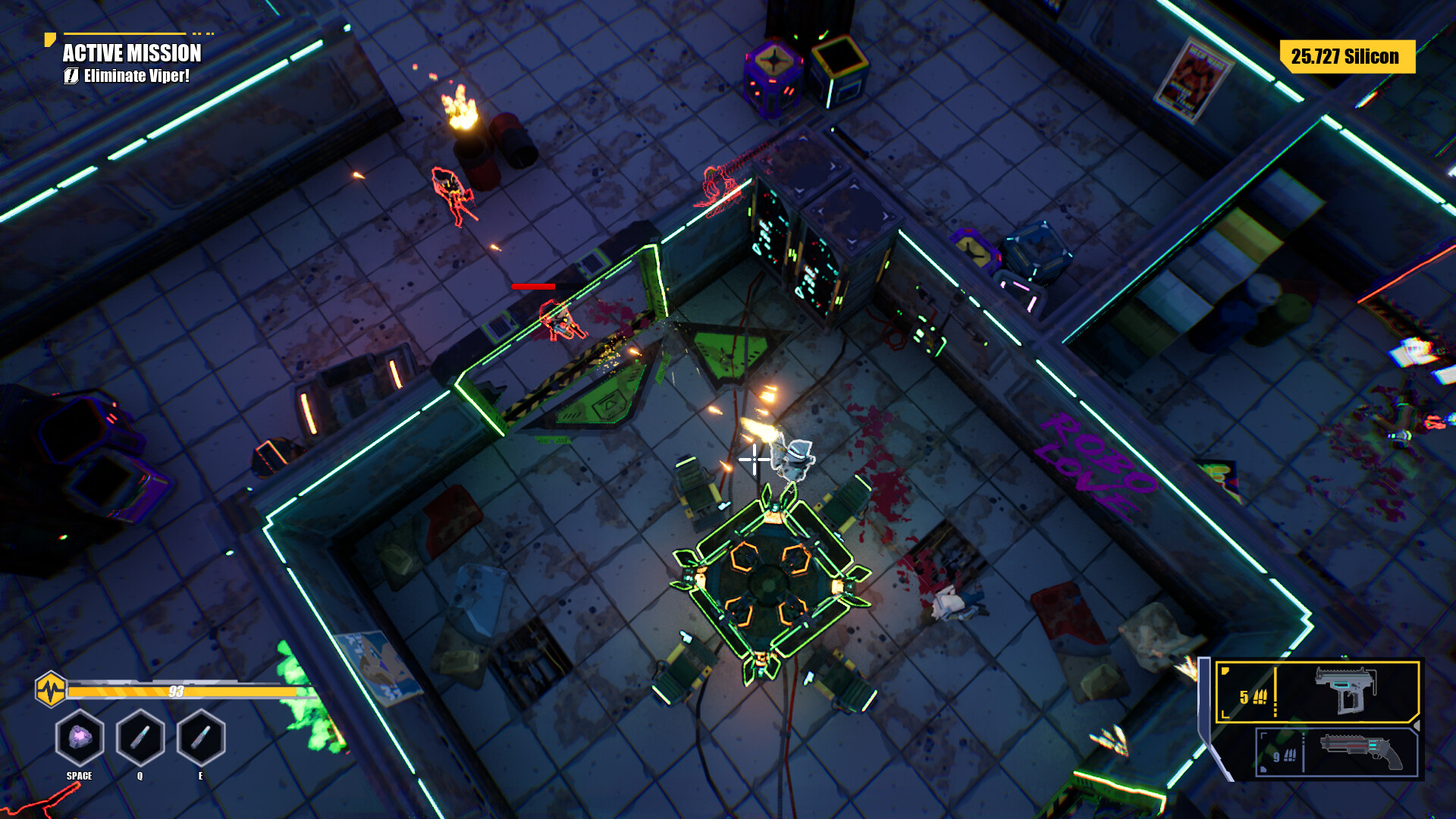Click the yellow flag marker above ACTIVE MISSION
This screenshot has height=819, width=1456.
click(50, 39)
